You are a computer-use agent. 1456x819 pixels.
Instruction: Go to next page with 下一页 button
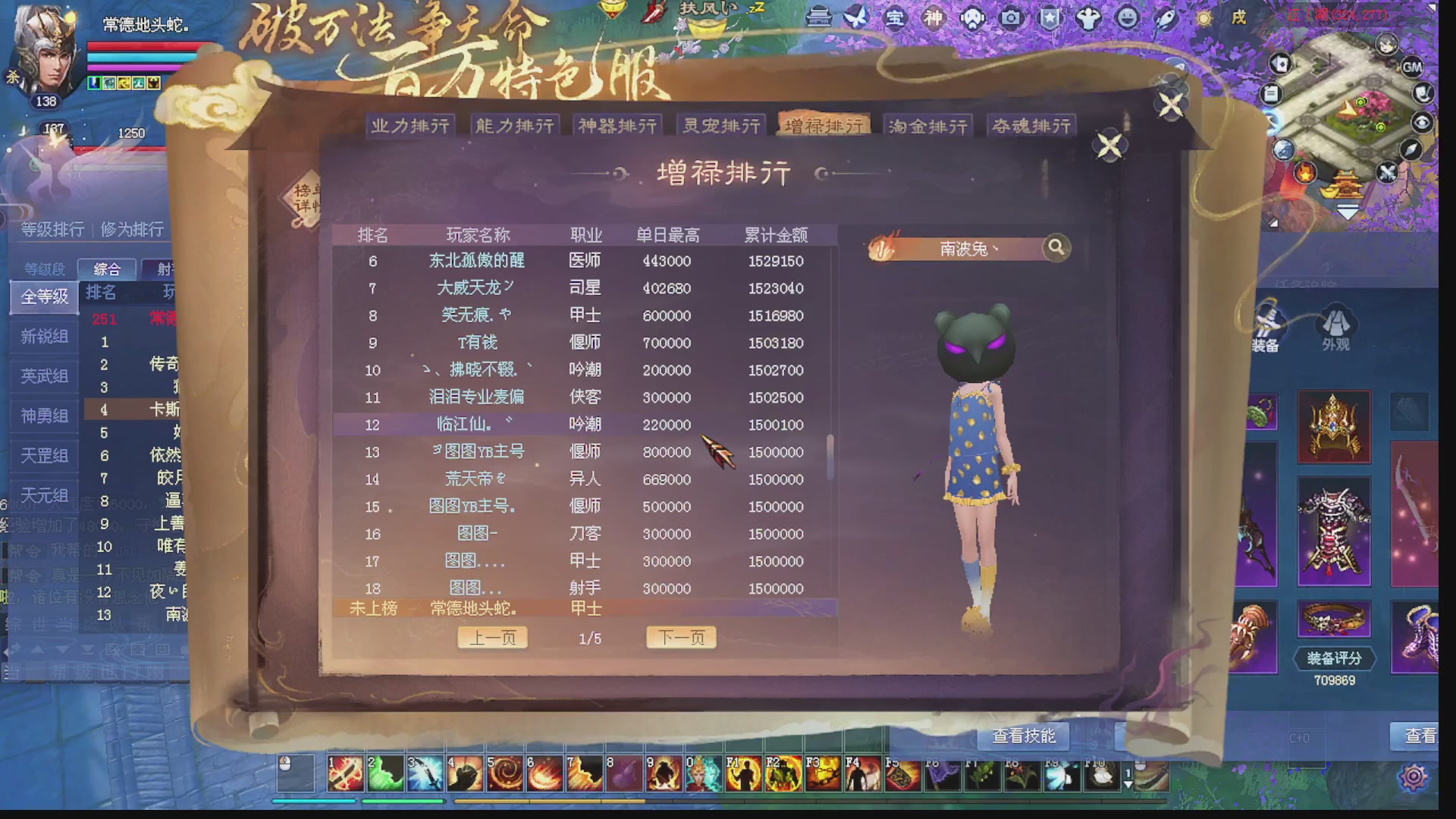(x=680, y=637)
